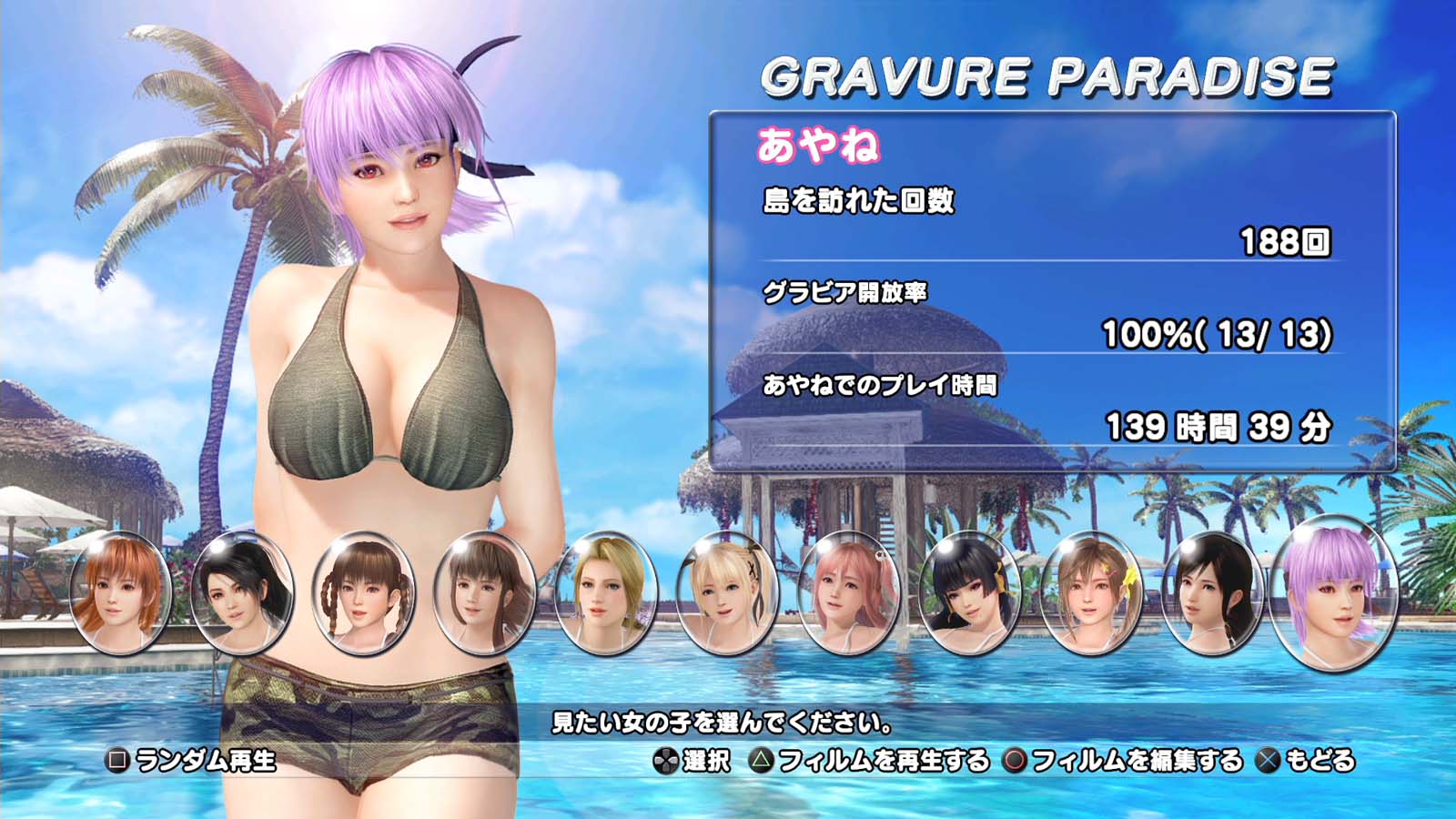Pick the blonde twin-tail girl with black ribbons
1456x819 pixels.
click(x=726, y=591)
